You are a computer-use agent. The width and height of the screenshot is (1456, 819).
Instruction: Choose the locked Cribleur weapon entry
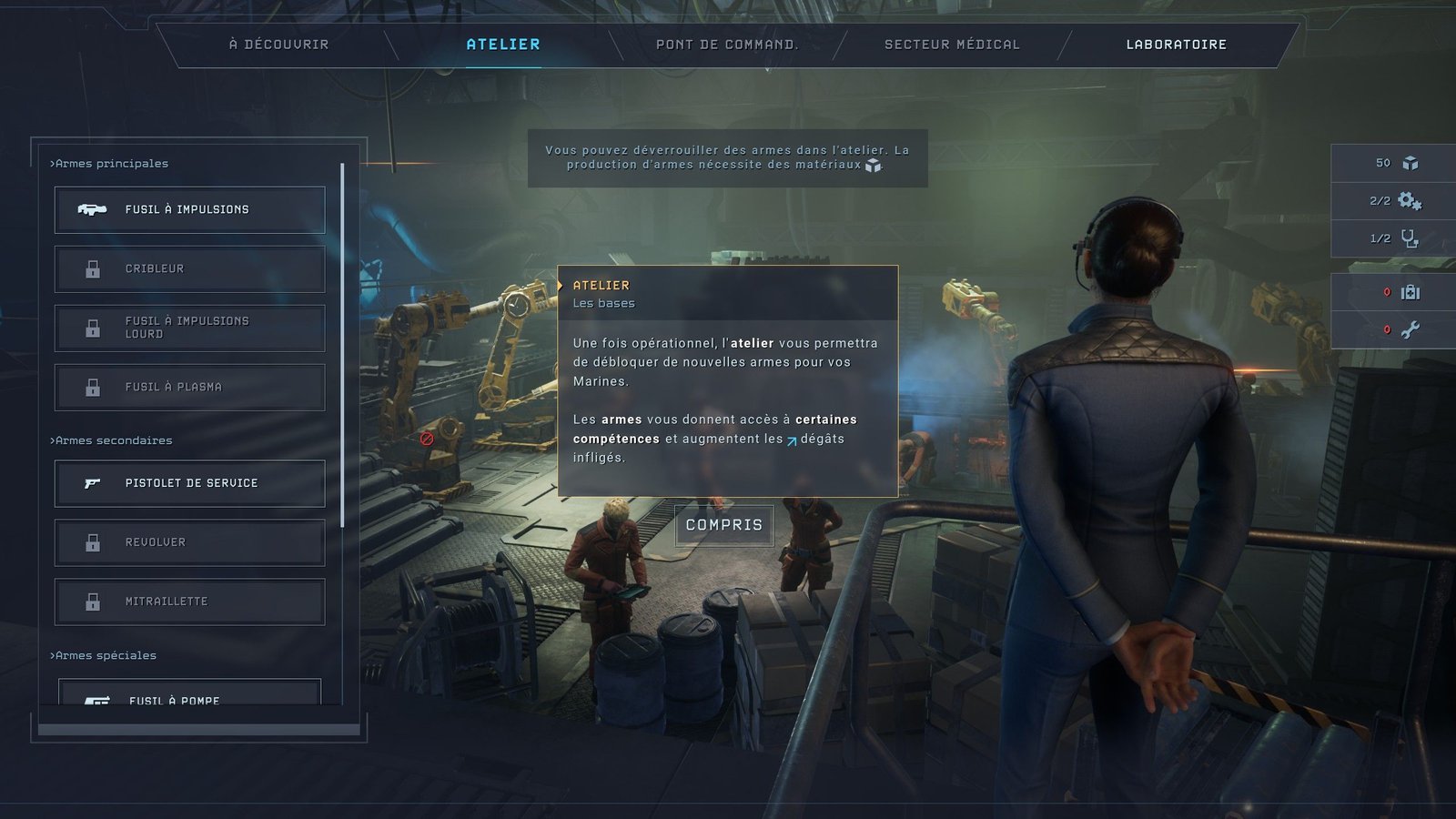tap(189, 268)
